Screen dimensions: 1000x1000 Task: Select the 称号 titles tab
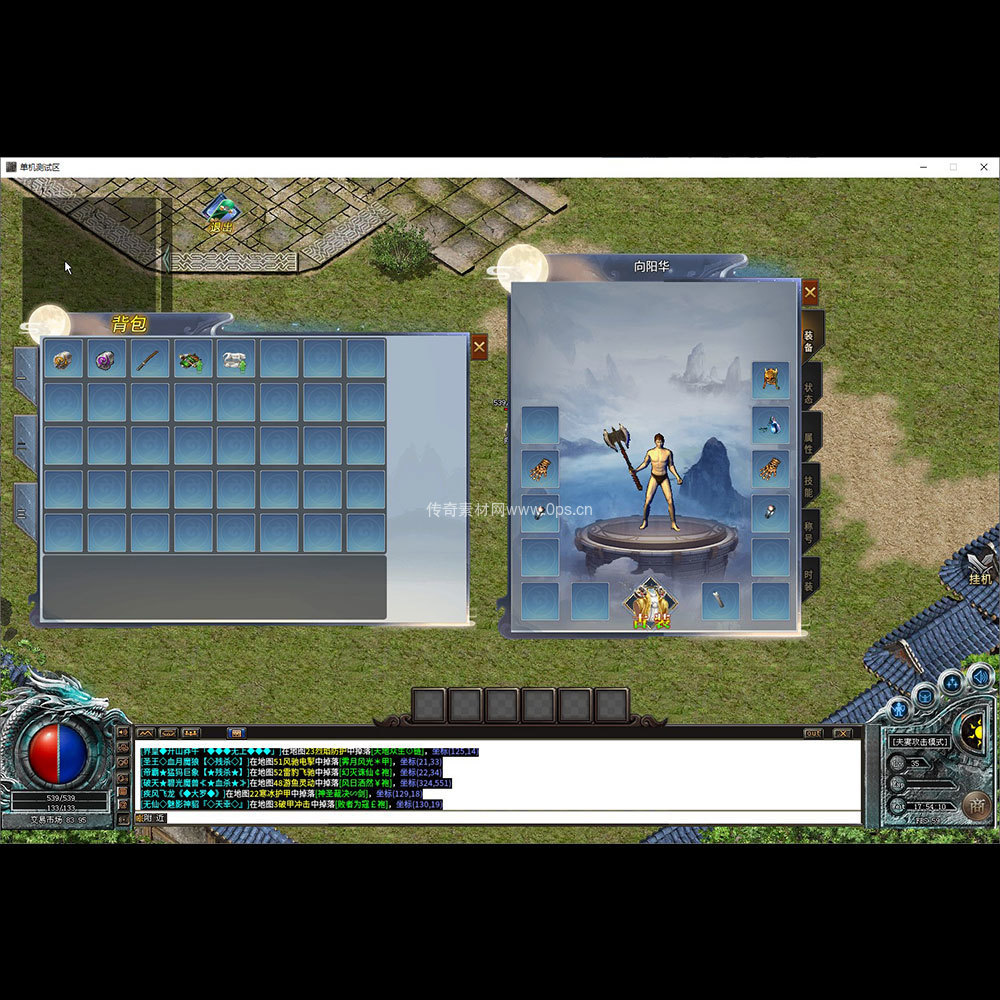[809, 531]
